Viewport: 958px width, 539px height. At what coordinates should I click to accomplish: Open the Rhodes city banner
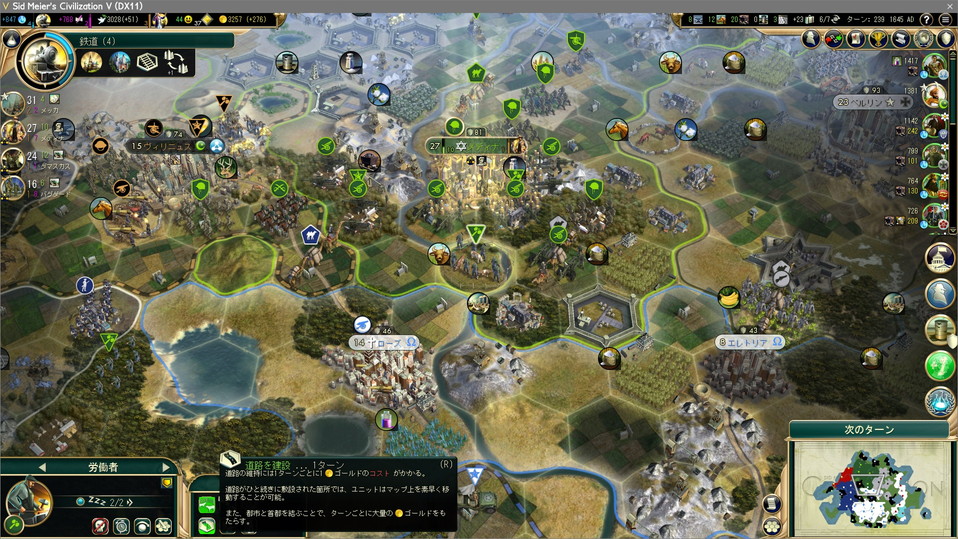pyautogui.click(x=384, y=342)
